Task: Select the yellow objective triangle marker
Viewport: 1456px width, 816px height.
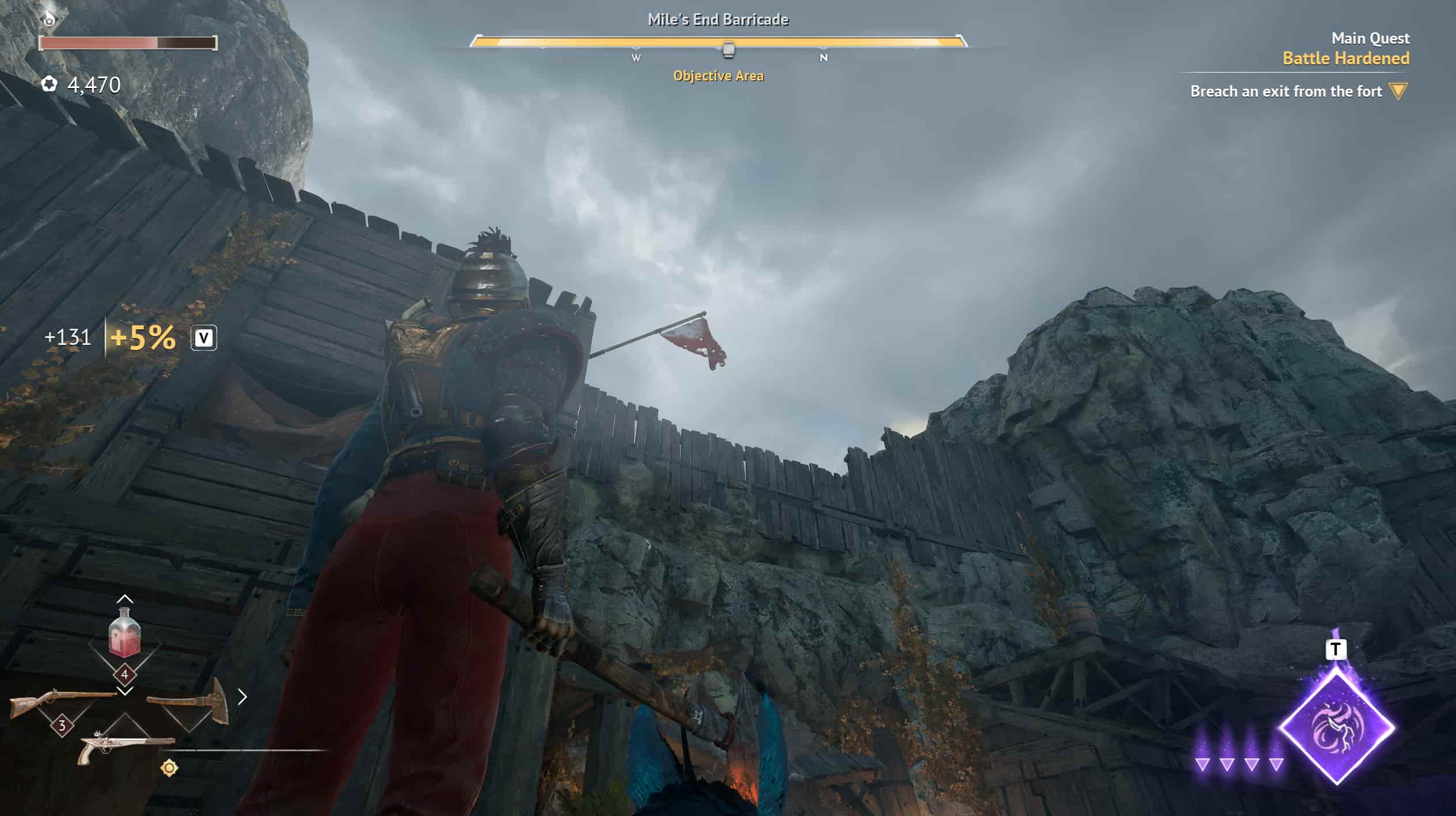Action: (x=1398, y=91)
